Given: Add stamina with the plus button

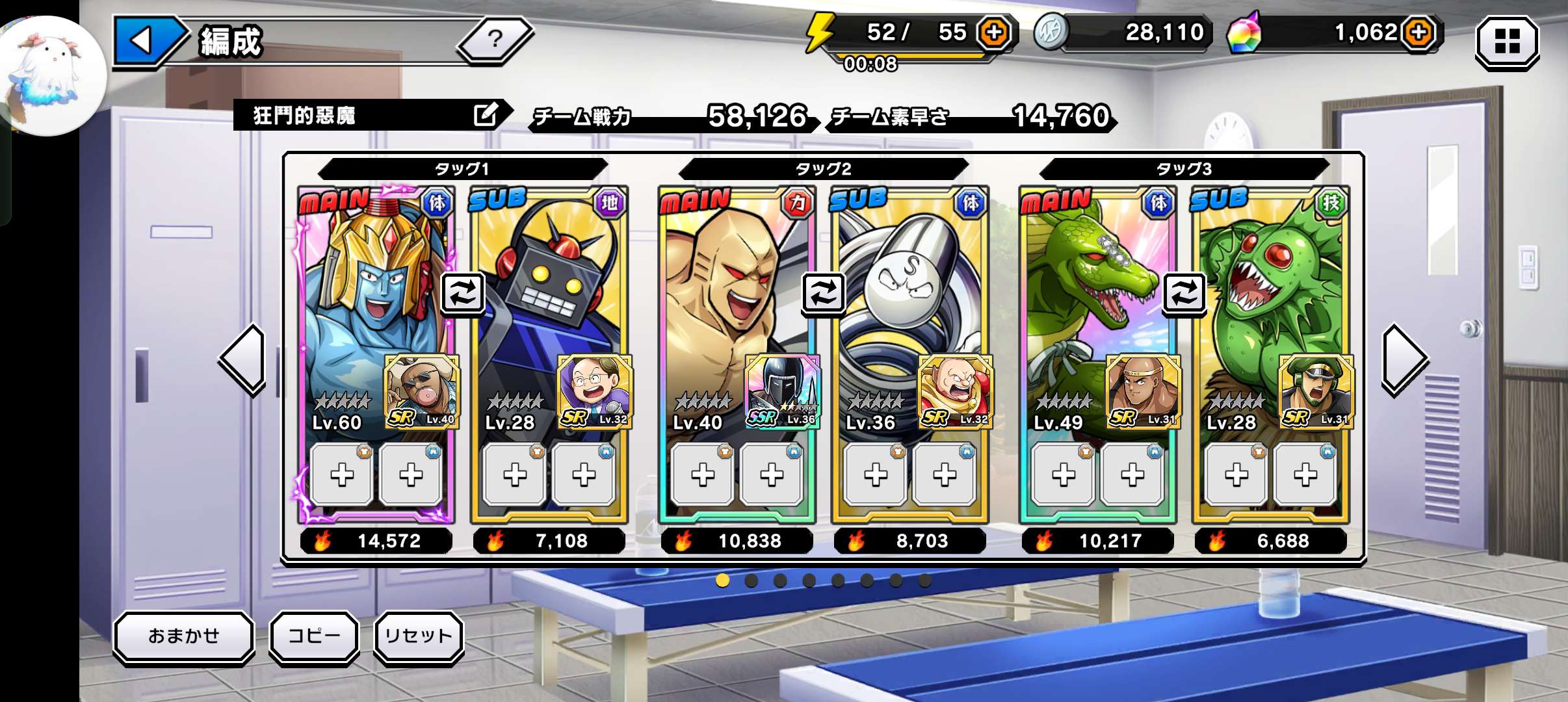Looking at the screenshot, I should tap(994, 32).
